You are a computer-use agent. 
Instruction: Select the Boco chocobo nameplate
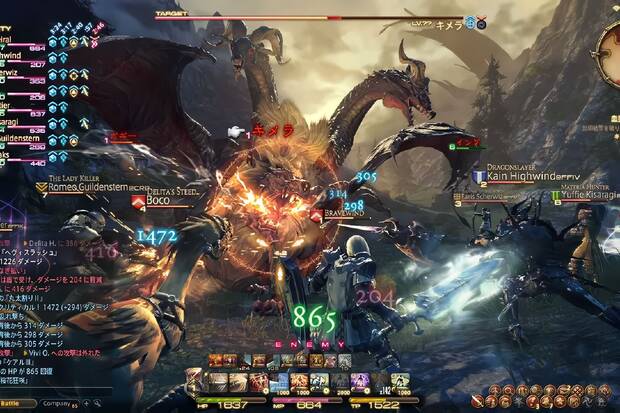click(x=158, y=200)
